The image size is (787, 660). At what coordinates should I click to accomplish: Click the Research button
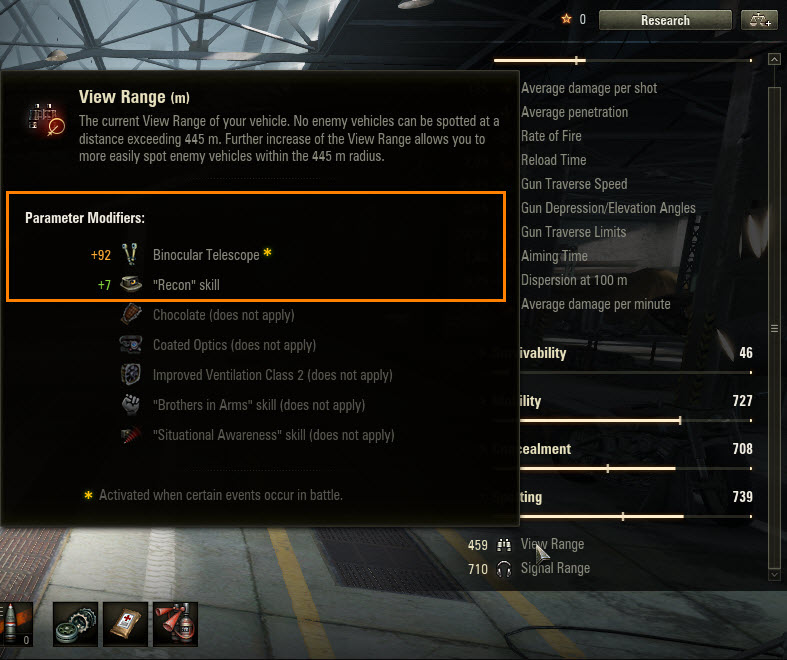click(x=665, y=20)
